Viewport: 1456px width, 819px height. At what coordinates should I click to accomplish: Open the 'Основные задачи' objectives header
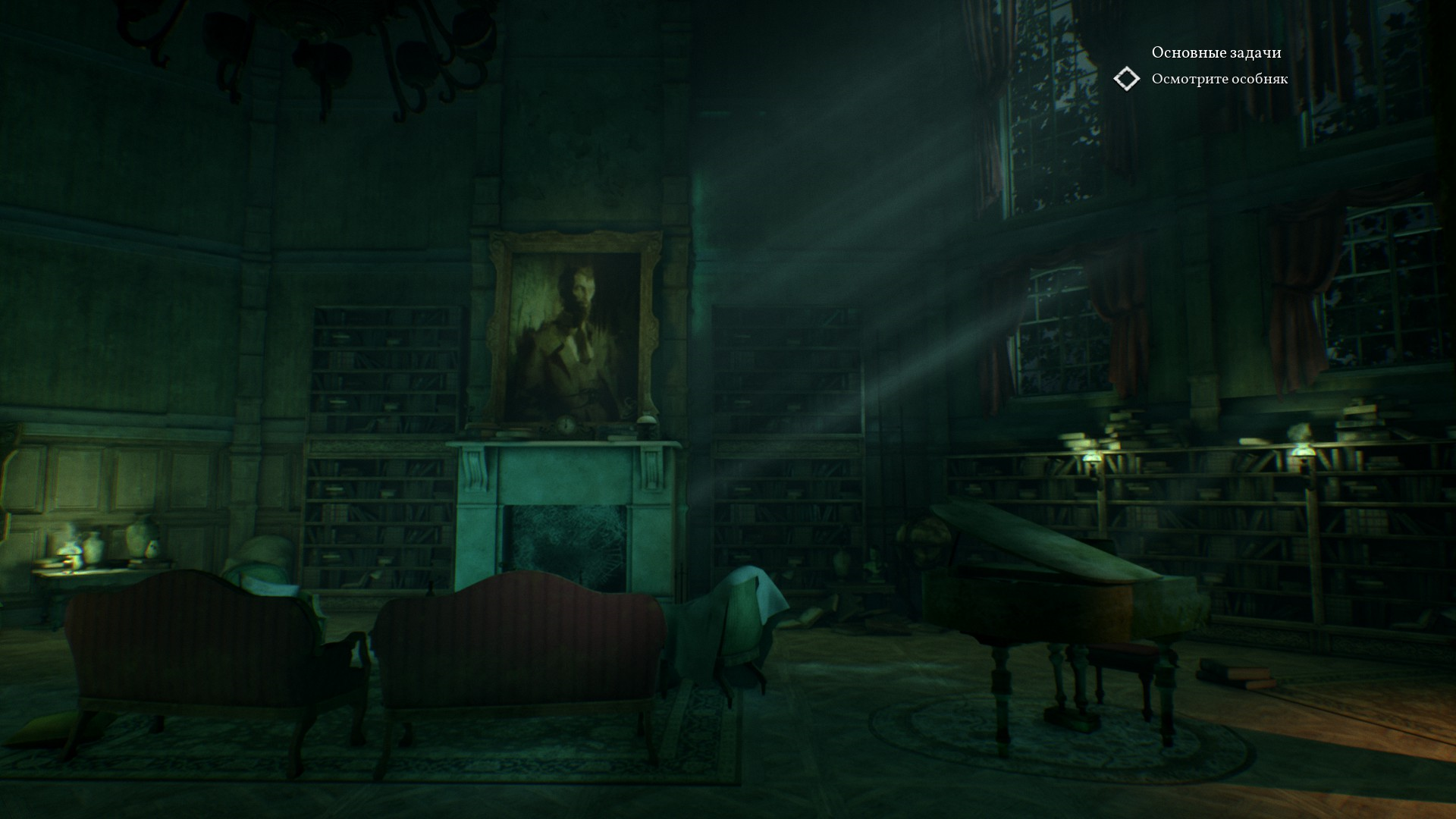(1216, 52)
